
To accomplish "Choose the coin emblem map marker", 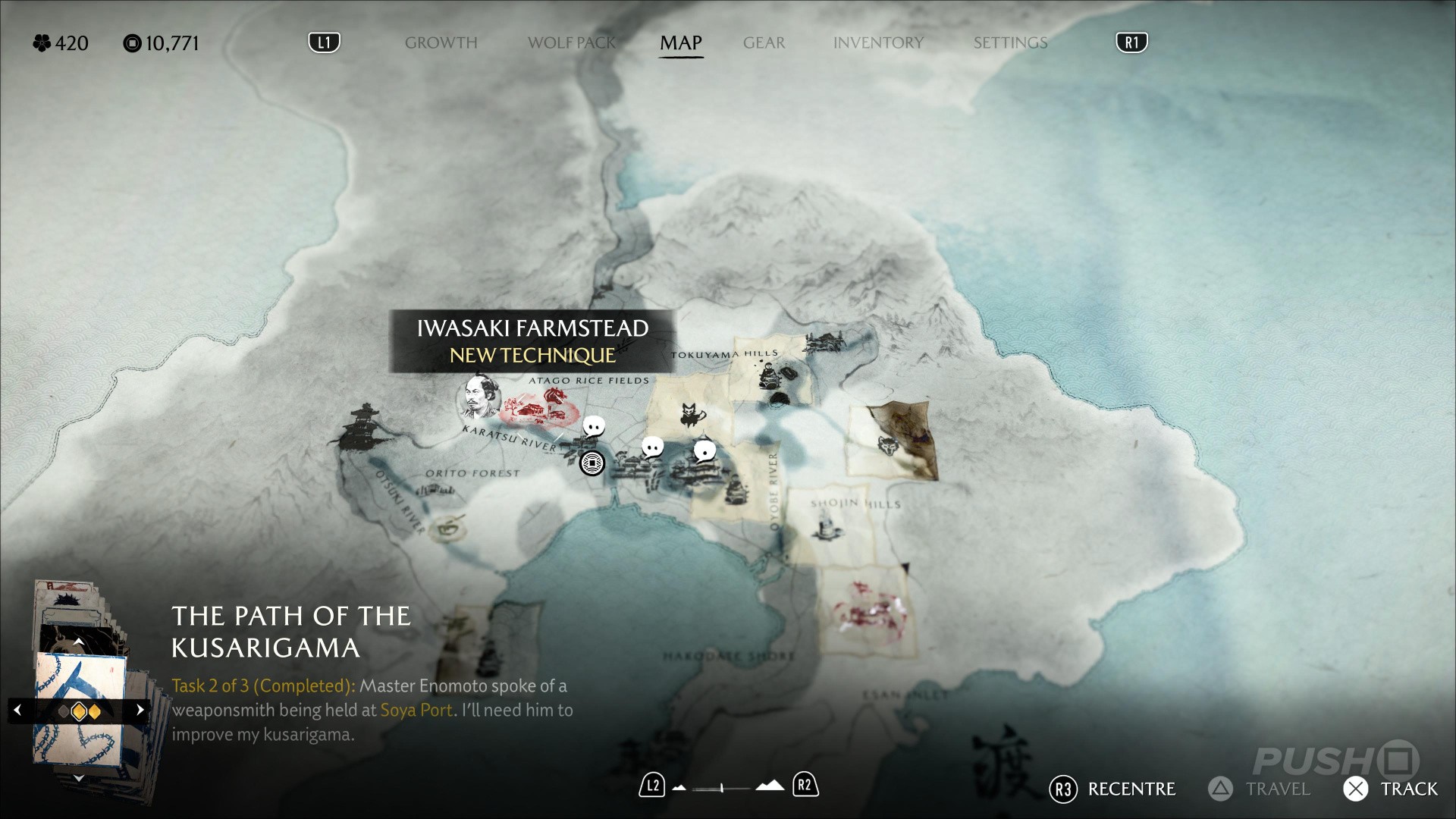I will coord(592,463).
